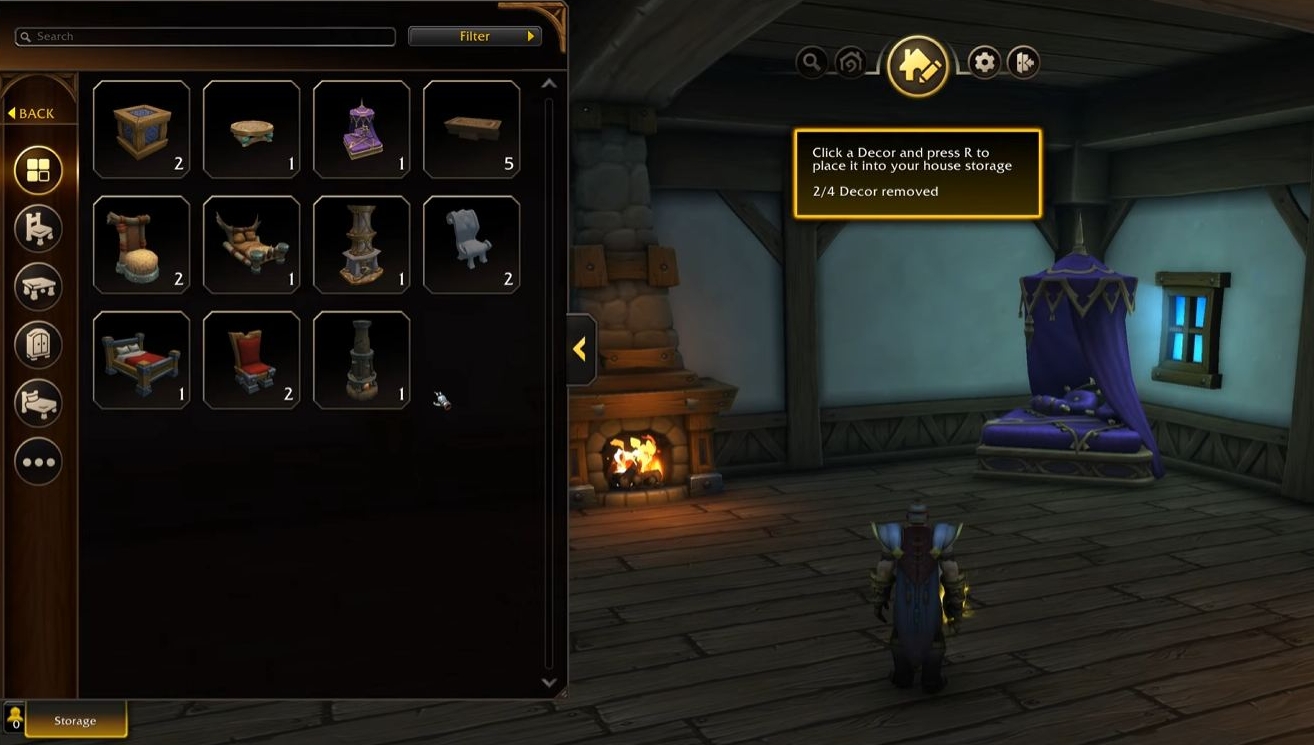Open the Filter dropdown
Viewport: 1314px width, 745px height.
(475, 36)
